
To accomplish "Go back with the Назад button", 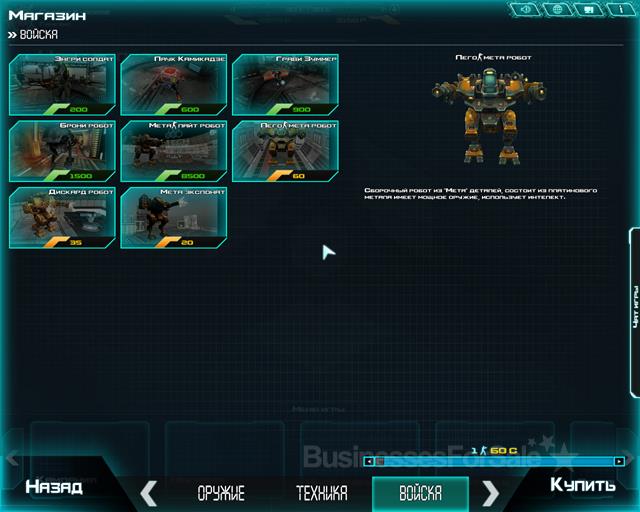I will [54, 487].
